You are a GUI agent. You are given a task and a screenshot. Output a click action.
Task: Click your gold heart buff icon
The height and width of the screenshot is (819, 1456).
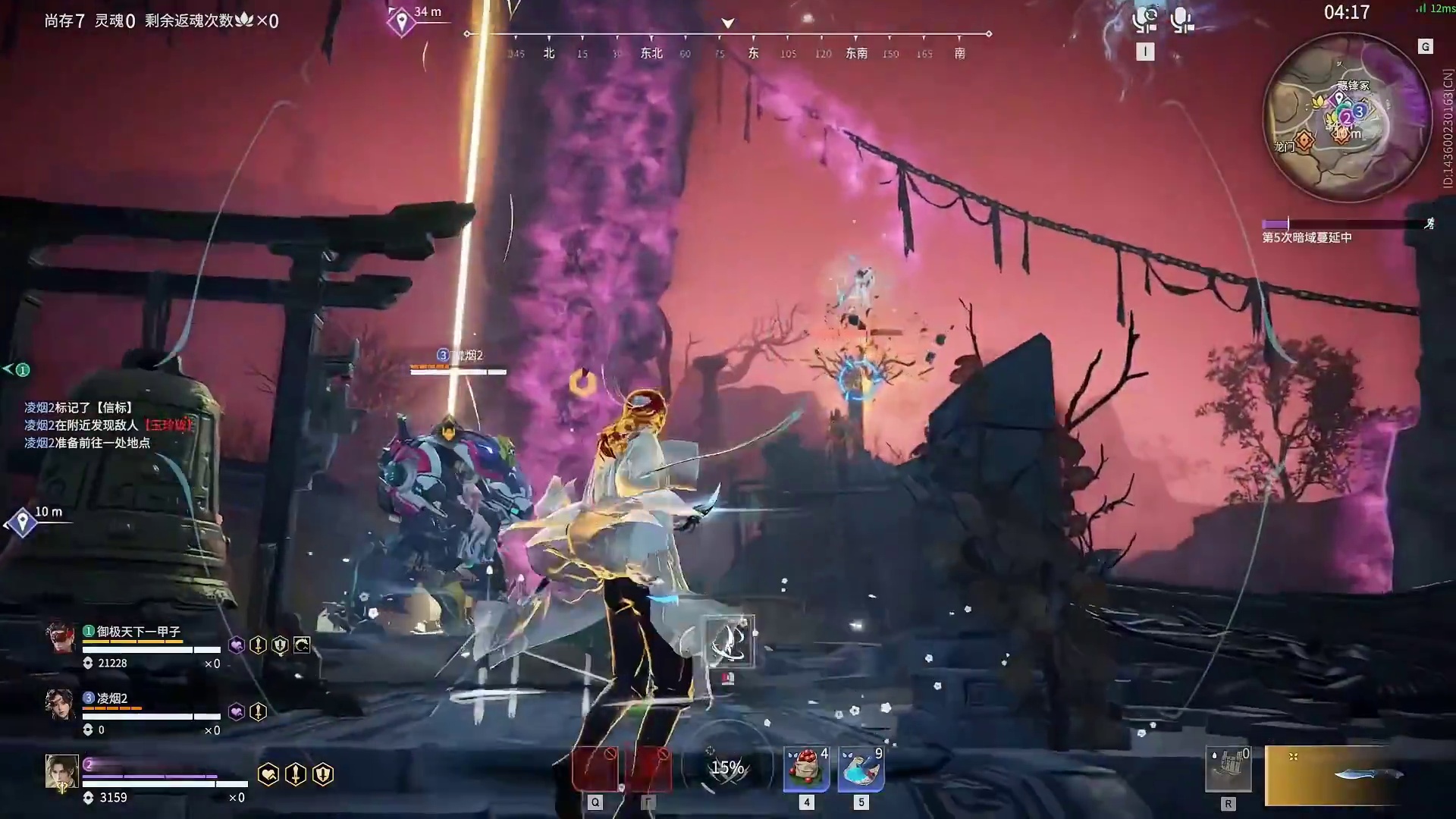click(268, 774)
